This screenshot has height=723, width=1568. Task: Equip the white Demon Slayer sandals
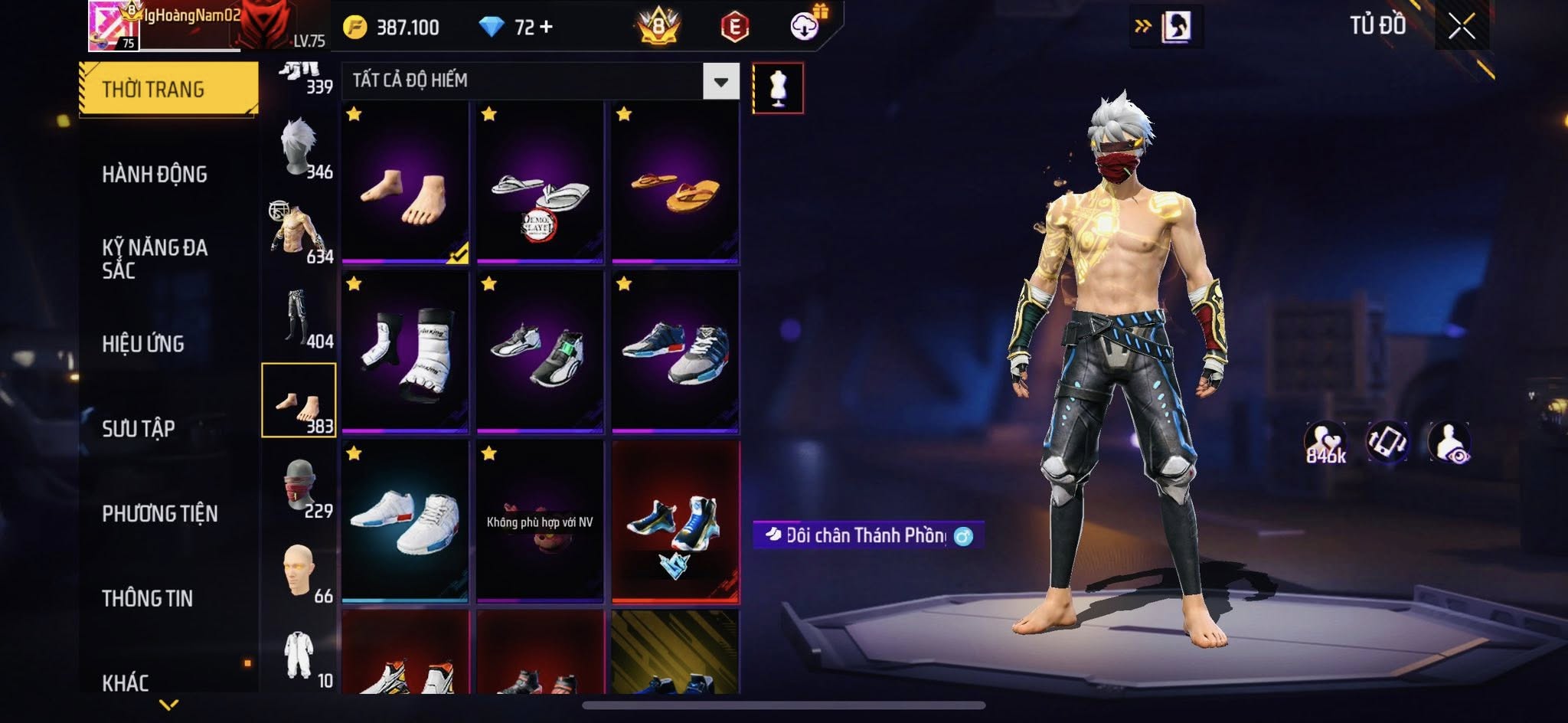(x=540, y=182)
